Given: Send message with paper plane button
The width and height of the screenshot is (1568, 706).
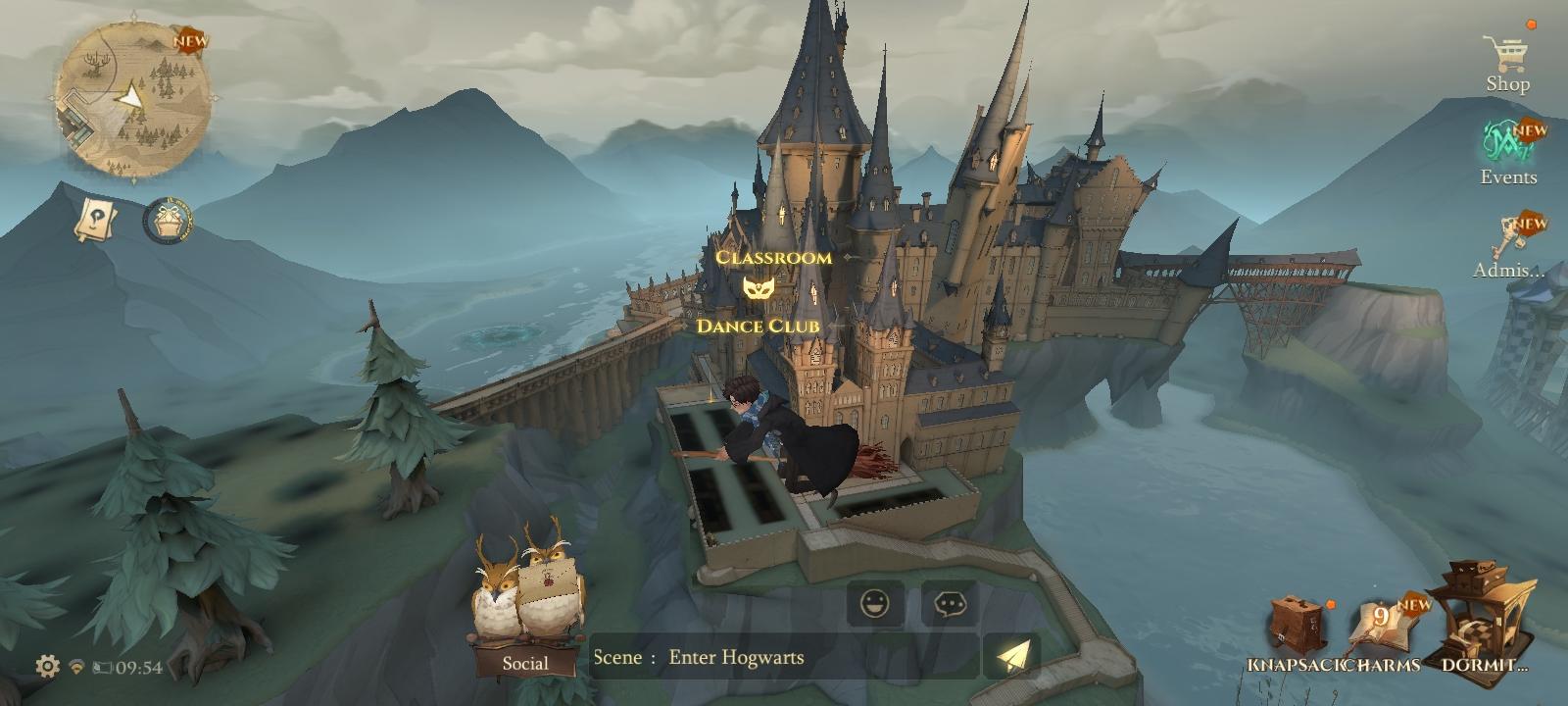Looking at the screenshot, I should point(1013,656).
